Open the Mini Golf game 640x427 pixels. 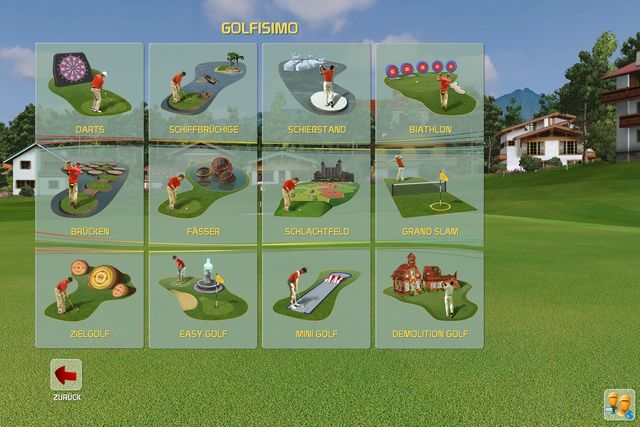pos(316,297)
